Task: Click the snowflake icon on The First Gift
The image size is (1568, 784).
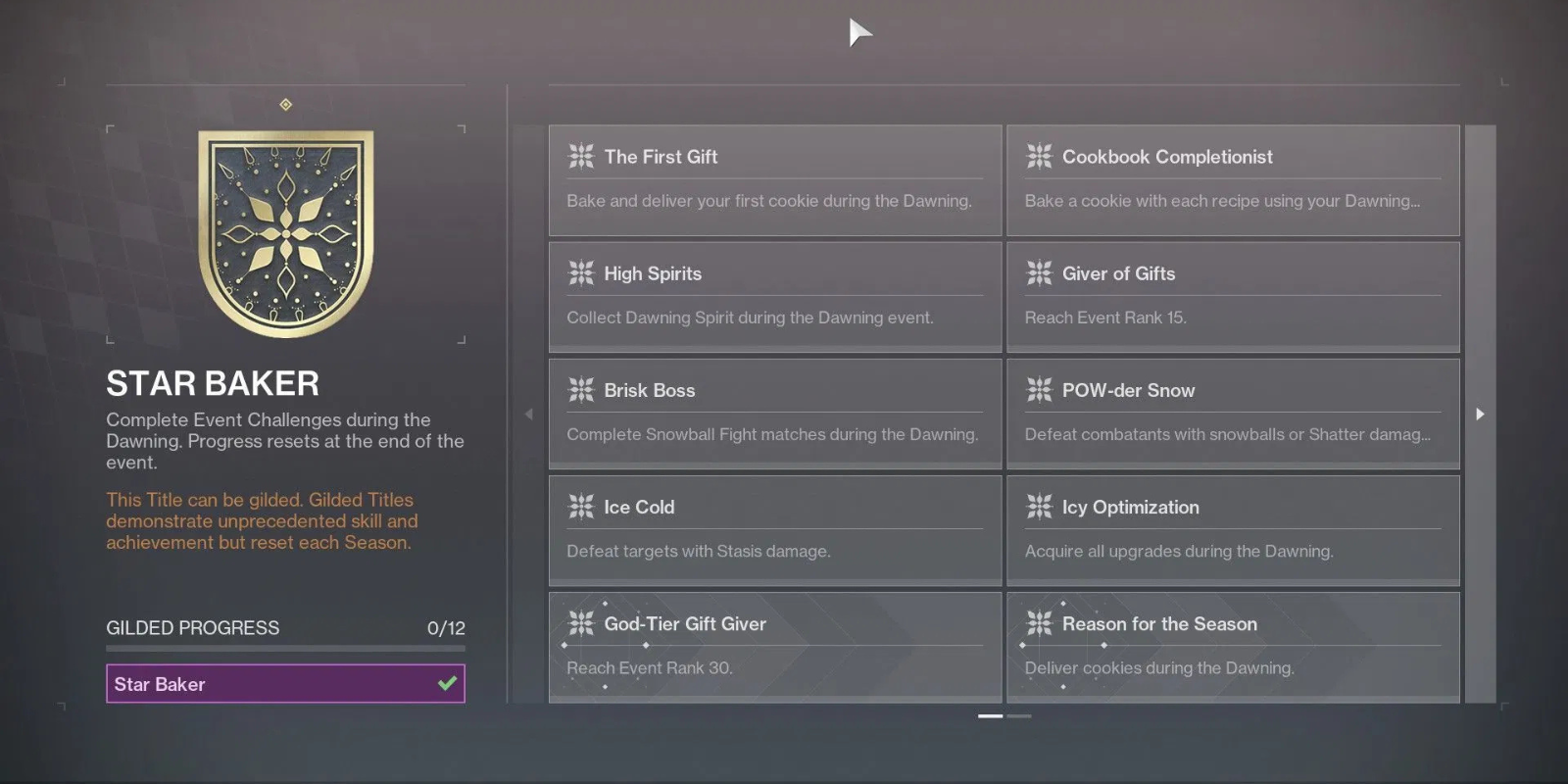Action: (x=581, y=156)
